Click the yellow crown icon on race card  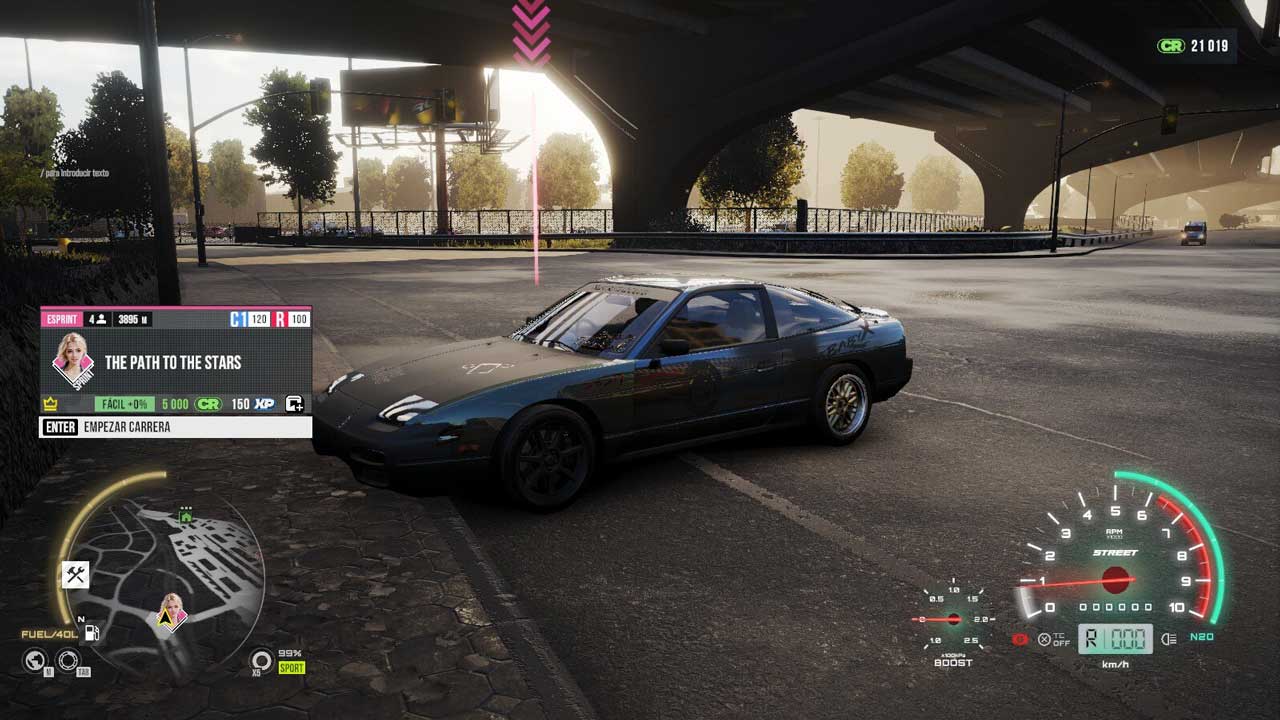[50, 404]
